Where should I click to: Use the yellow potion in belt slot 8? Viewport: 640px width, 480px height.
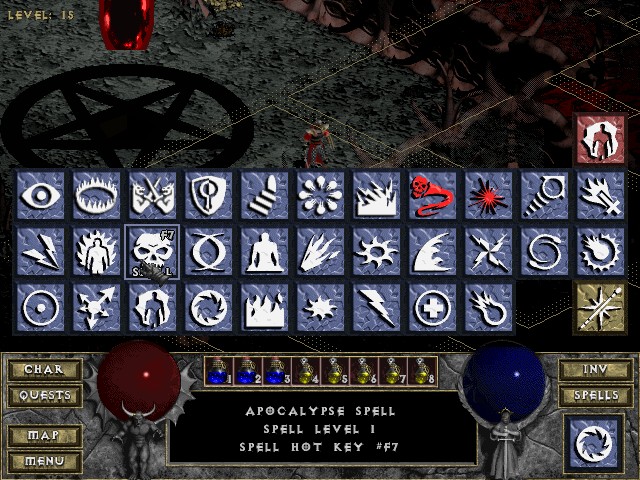[427, 371]
